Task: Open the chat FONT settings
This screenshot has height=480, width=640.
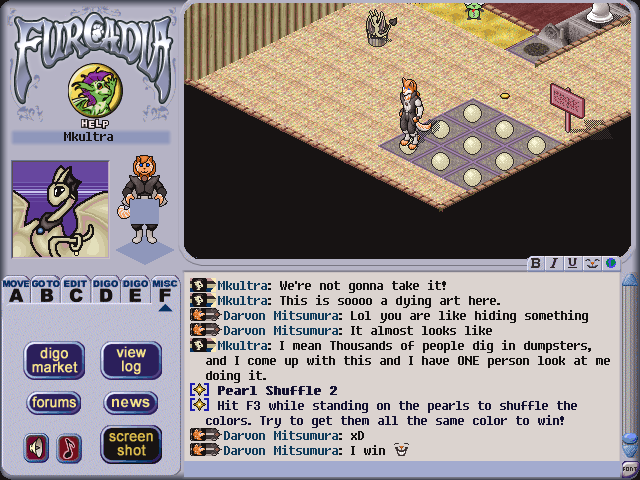Action: (x=629, y=469)
